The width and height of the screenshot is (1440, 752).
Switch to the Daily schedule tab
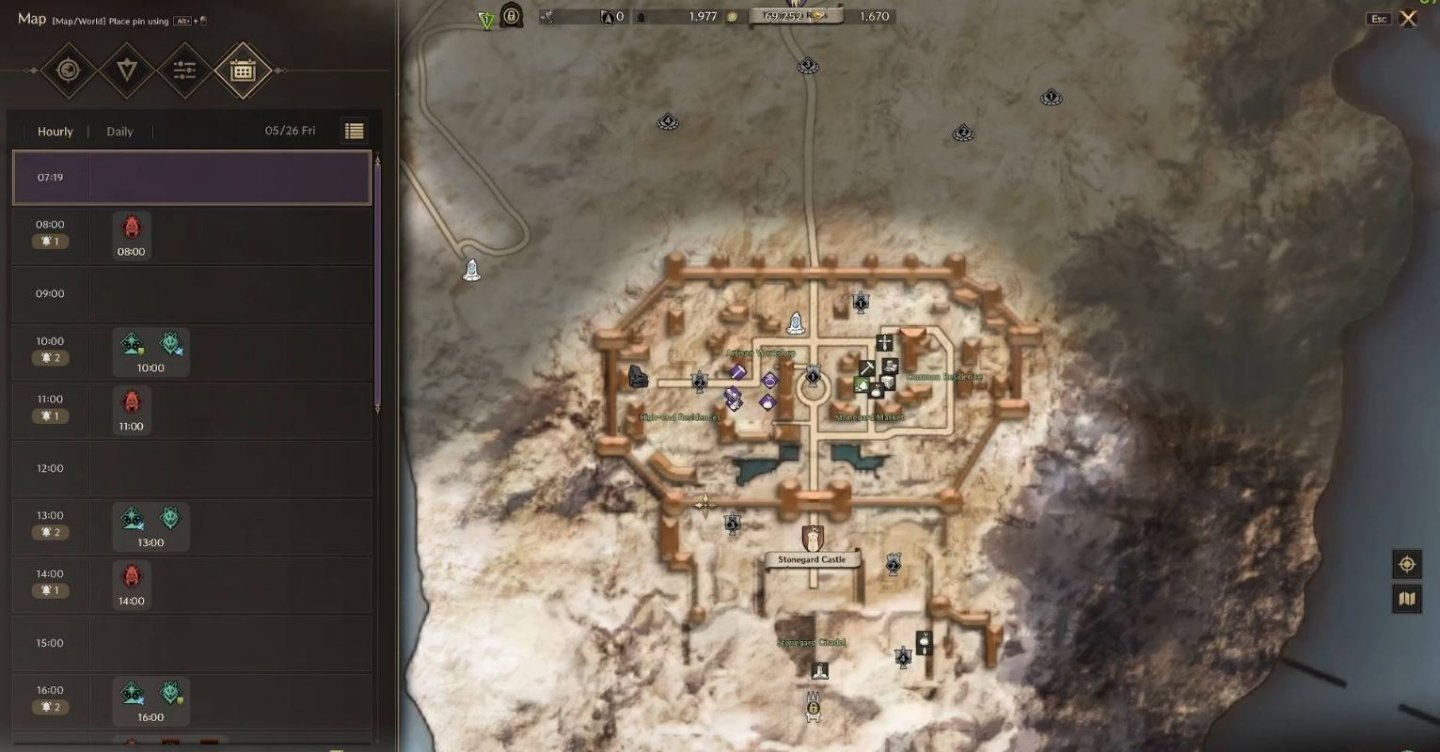[x=120, y=132]
